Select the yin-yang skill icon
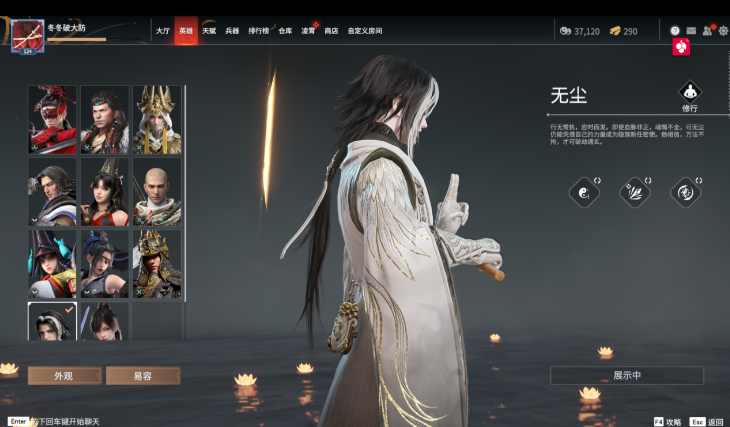Viewport: 730px width, 427px height. click(583, 192)
